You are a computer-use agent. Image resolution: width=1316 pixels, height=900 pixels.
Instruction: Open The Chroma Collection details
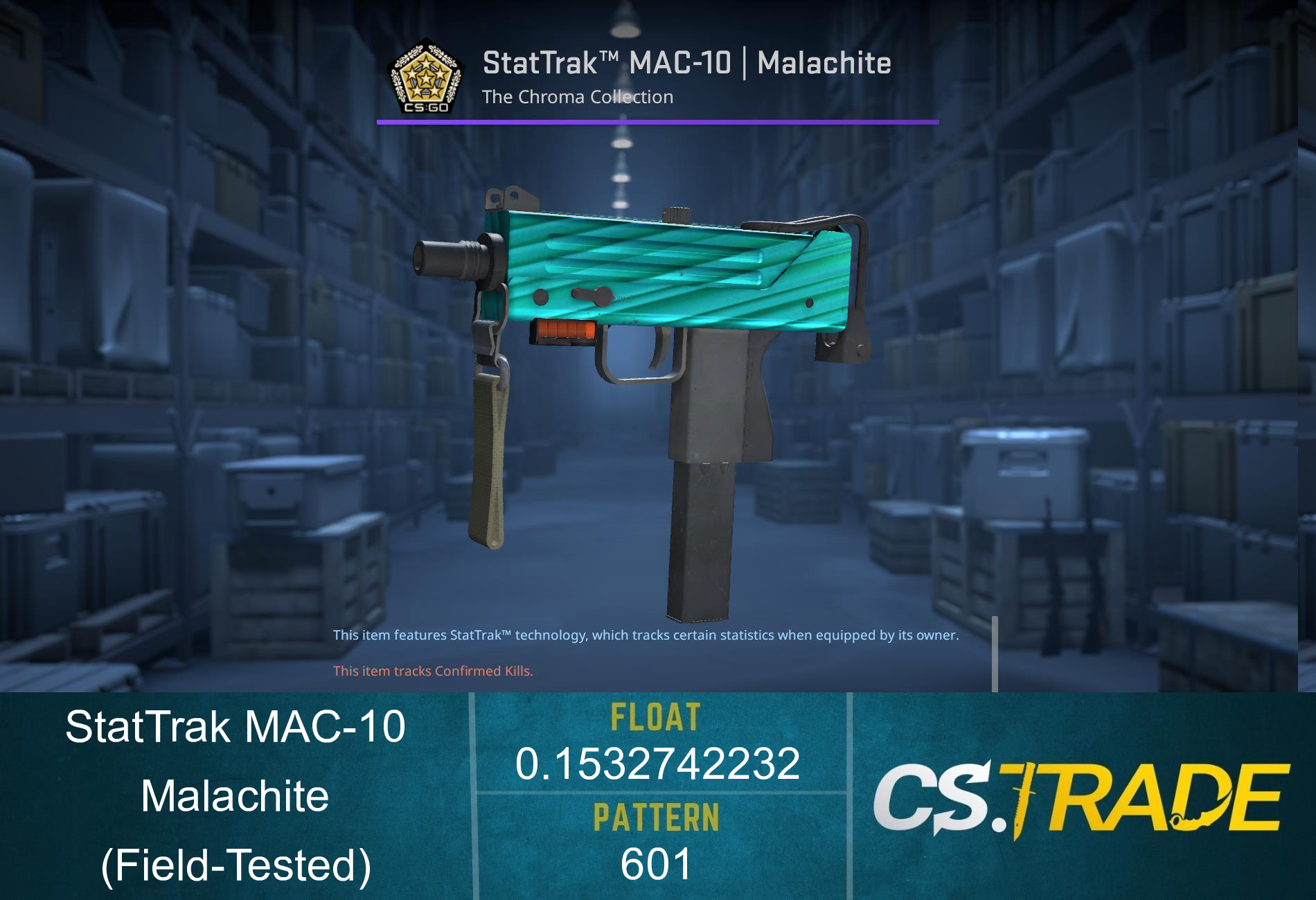(x=578, y=97)
